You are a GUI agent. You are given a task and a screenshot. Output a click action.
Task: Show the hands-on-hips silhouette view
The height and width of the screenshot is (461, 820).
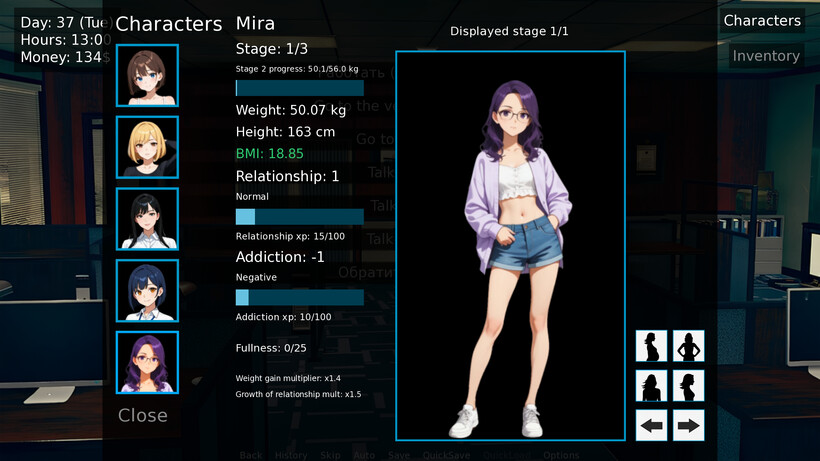[688, 346]
